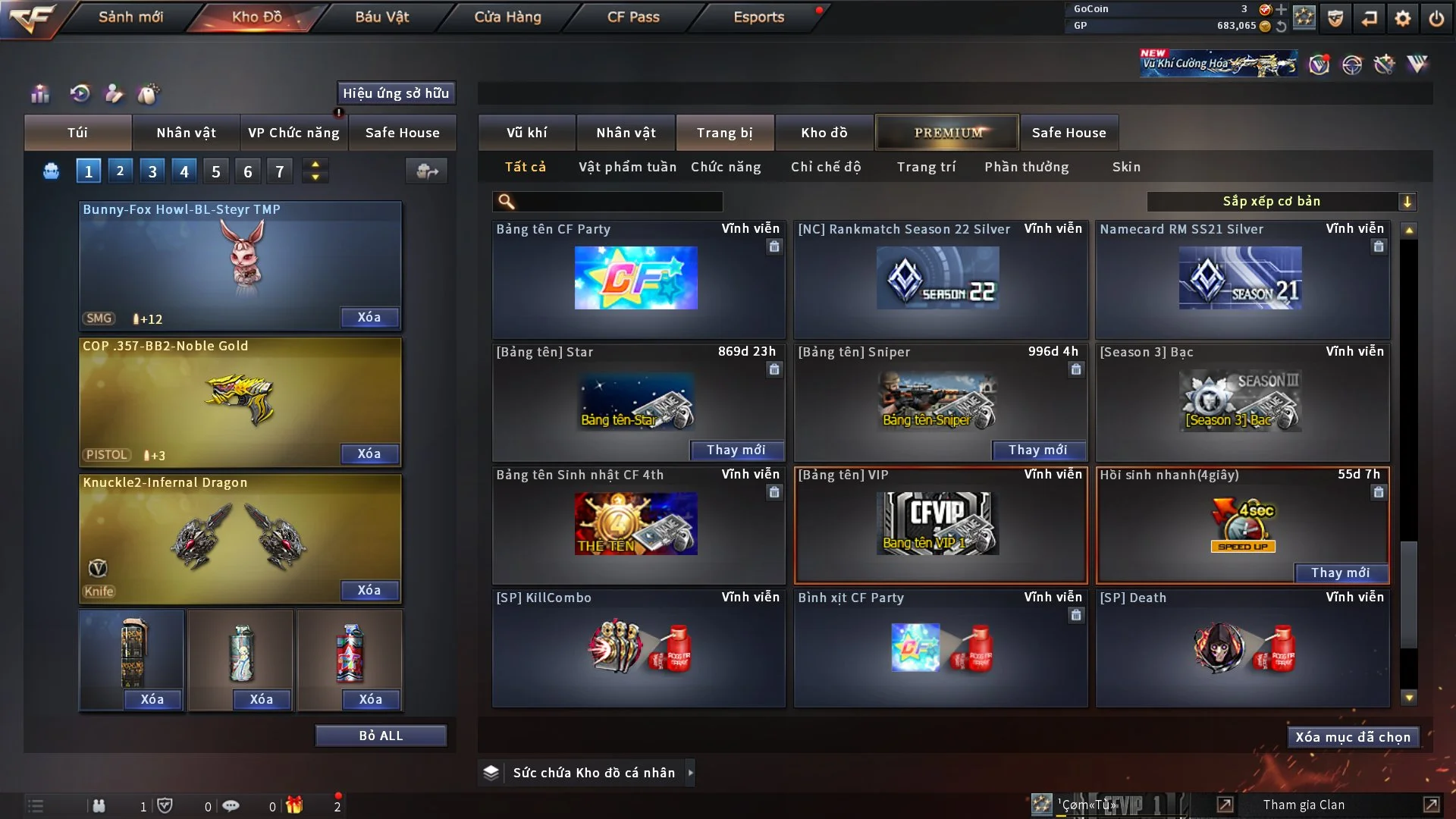Open the Esports menu
1456x819 pixels.
pos(758,17)
